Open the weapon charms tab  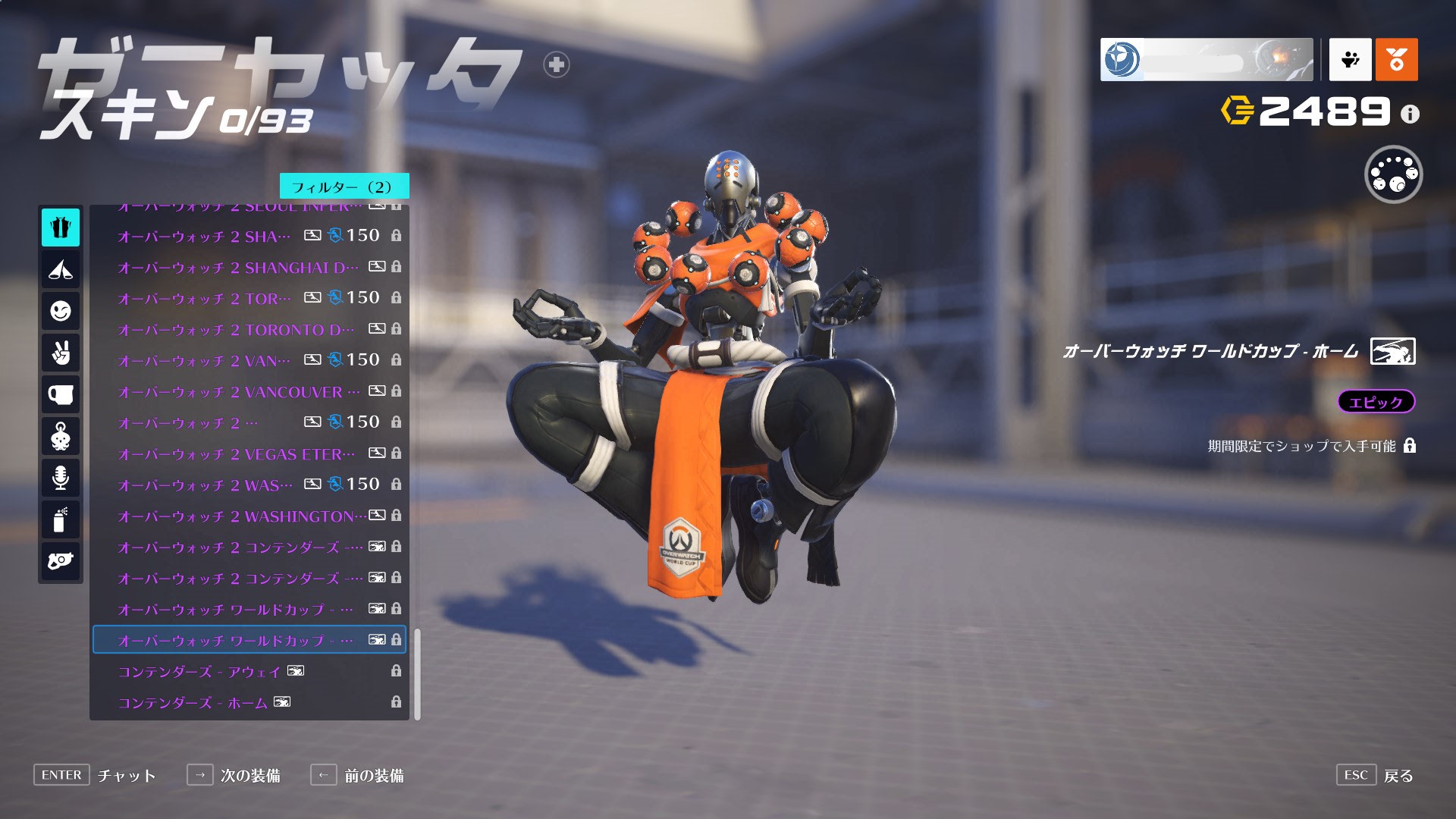[61, 436]
